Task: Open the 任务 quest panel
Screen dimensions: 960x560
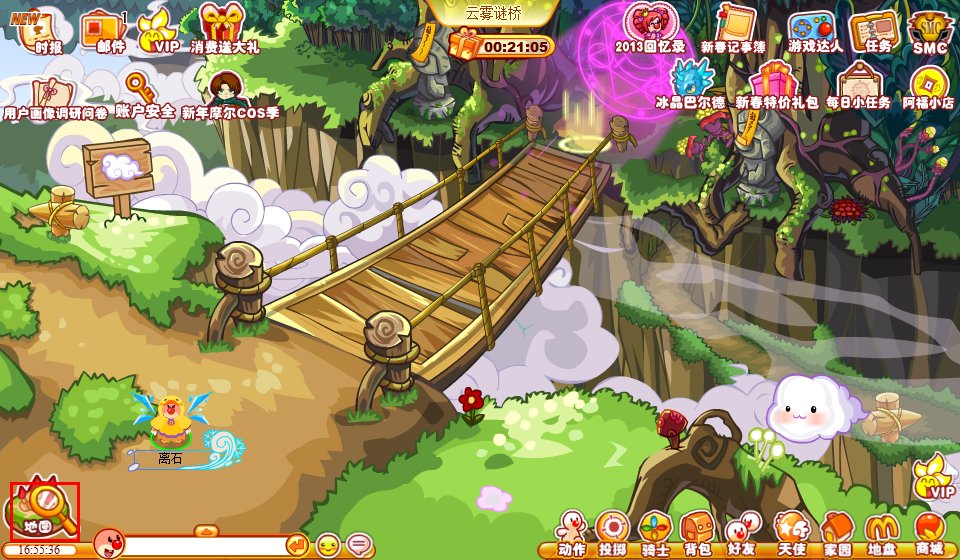Action: click(x=873, y=29)
